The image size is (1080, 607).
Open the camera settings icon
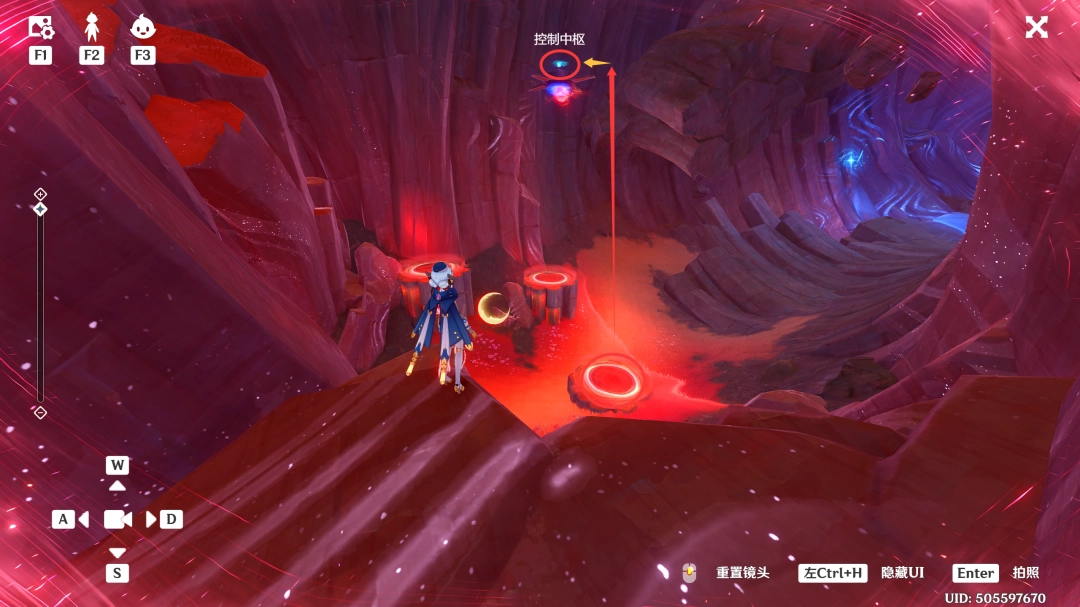coord(41,28)
